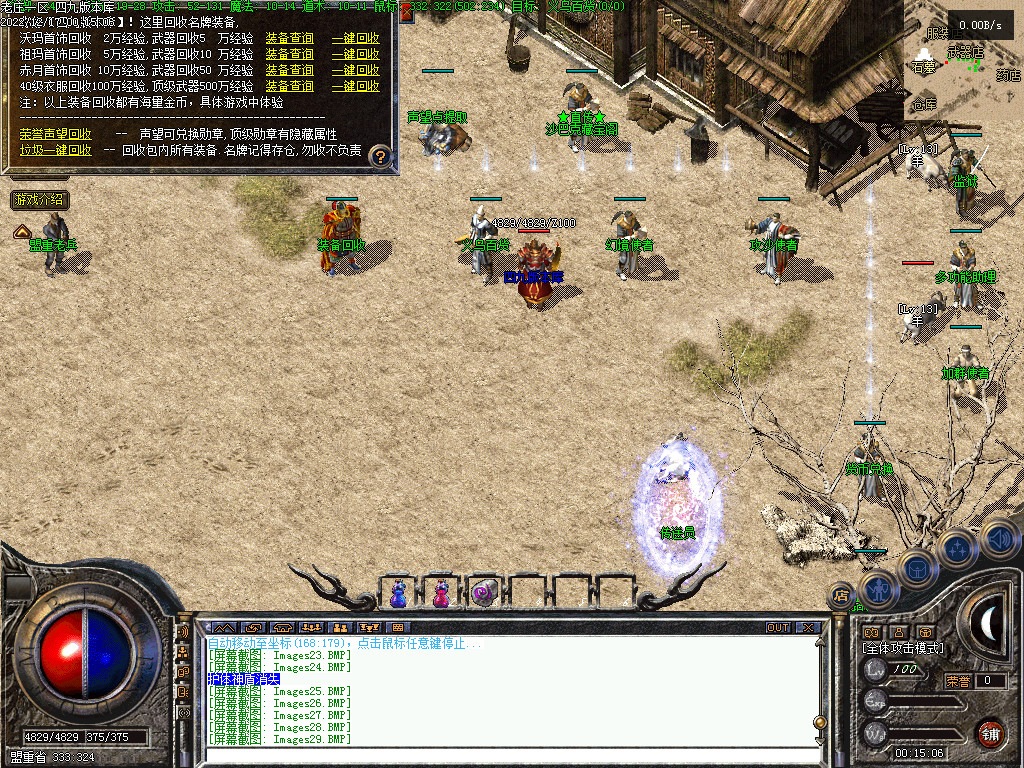Toggle the 全体攻击模式 attack mode label

pyautogui.click(x=902, y=648)
